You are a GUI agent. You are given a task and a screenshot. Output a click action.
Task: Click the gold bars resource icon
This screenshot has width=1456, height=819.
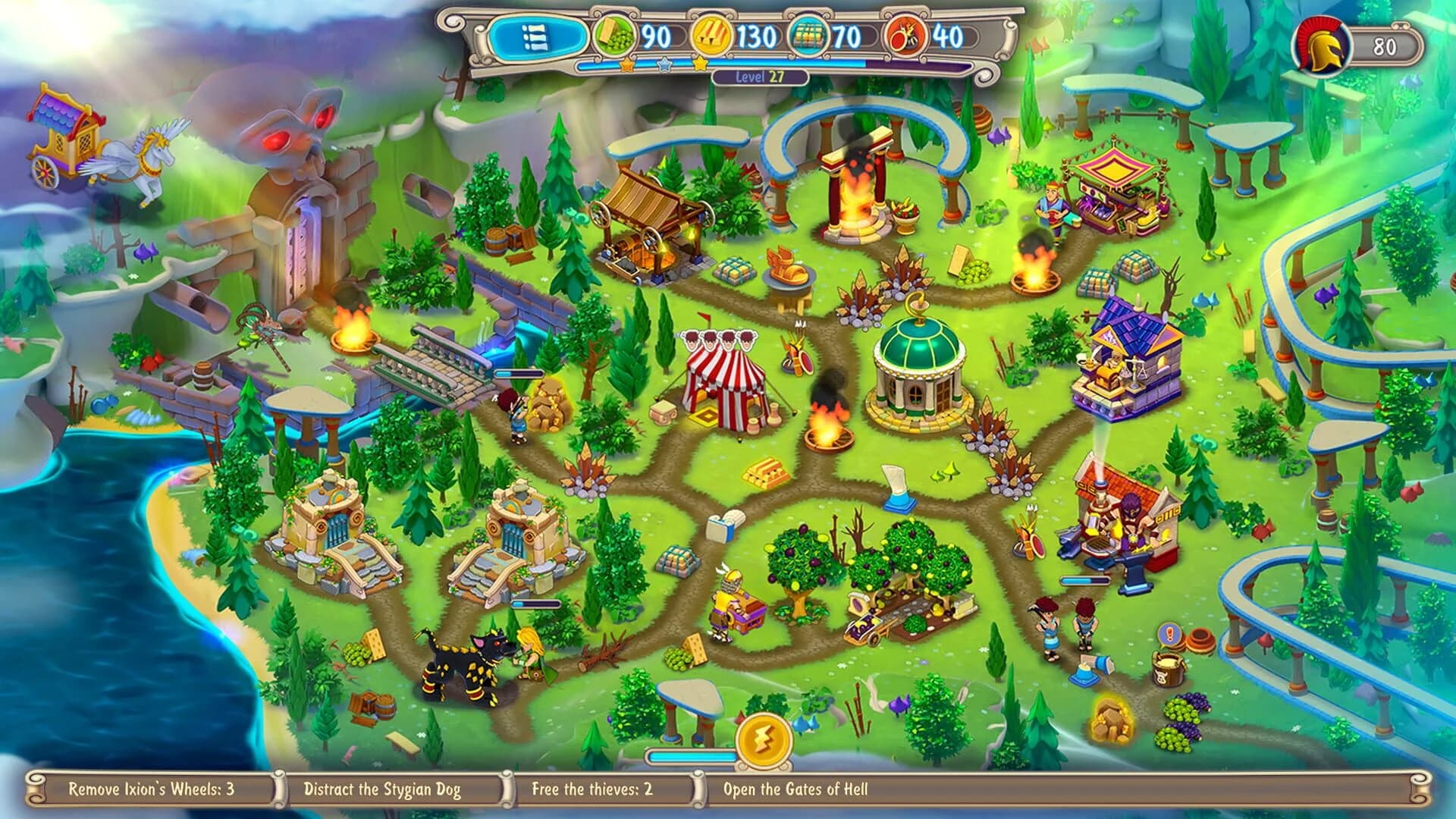(x=710, y=34)
